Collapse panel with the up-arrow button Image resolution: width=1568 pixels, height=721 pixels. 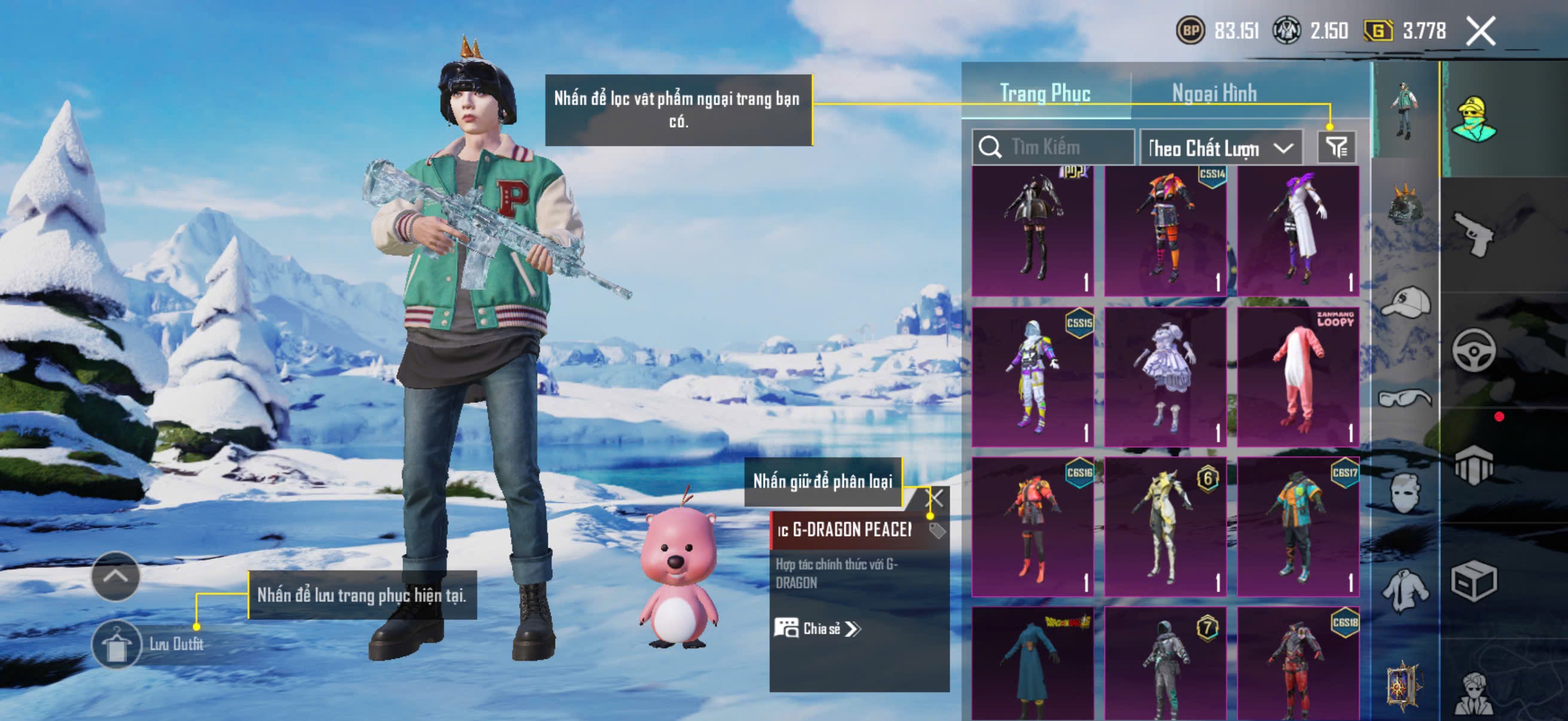(115, 576)
